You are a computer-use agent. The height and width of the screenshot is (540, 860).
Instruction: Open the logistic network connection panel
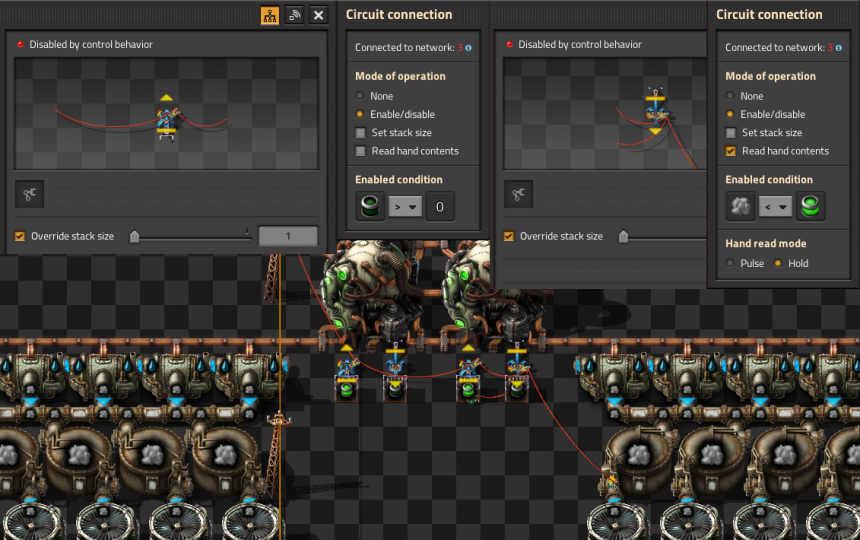tap(295, 15)
